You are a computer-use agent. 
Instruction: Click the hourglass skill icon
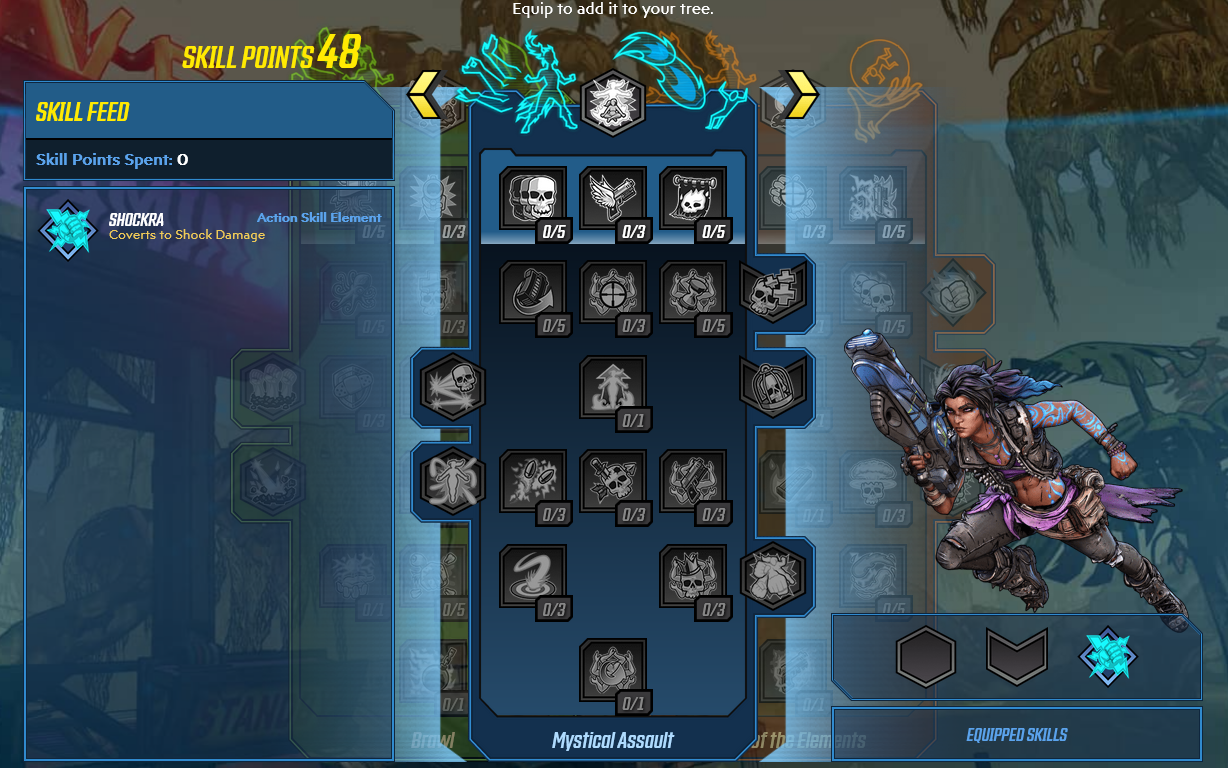click(693, 293)
